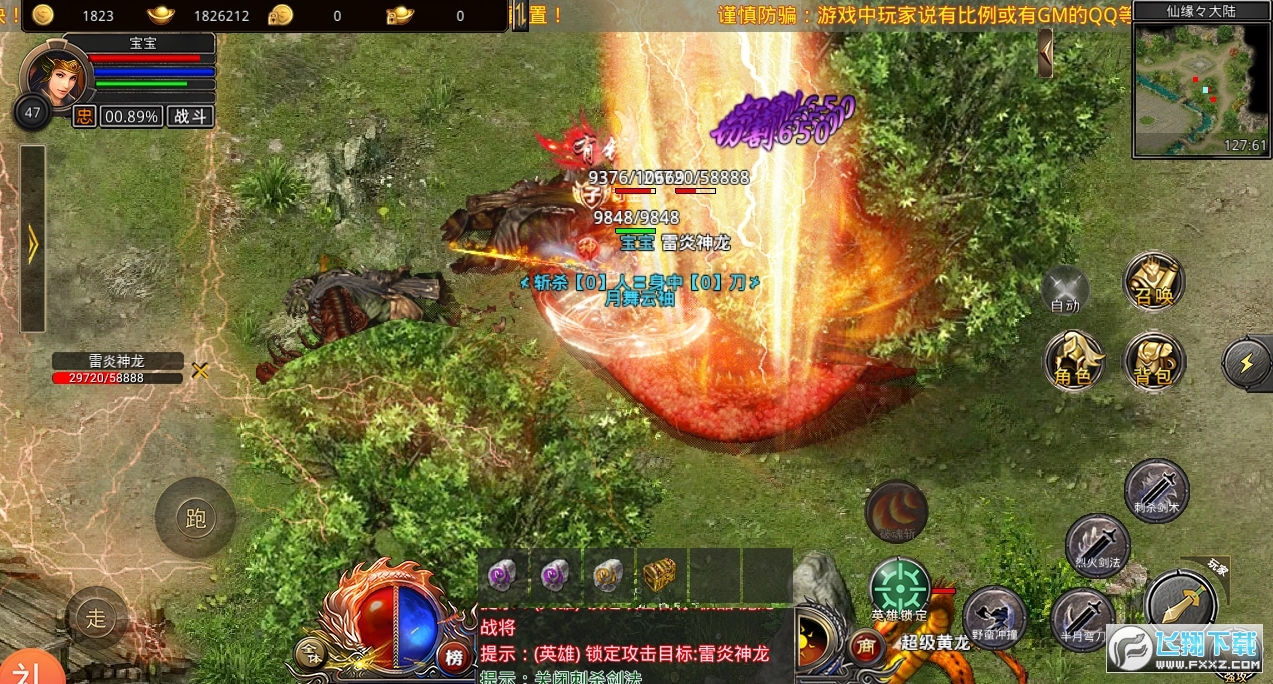This screenshot has width=1273, height=684.
Task: Open the 榜 ranking button
Action: [x=454, y=656]
